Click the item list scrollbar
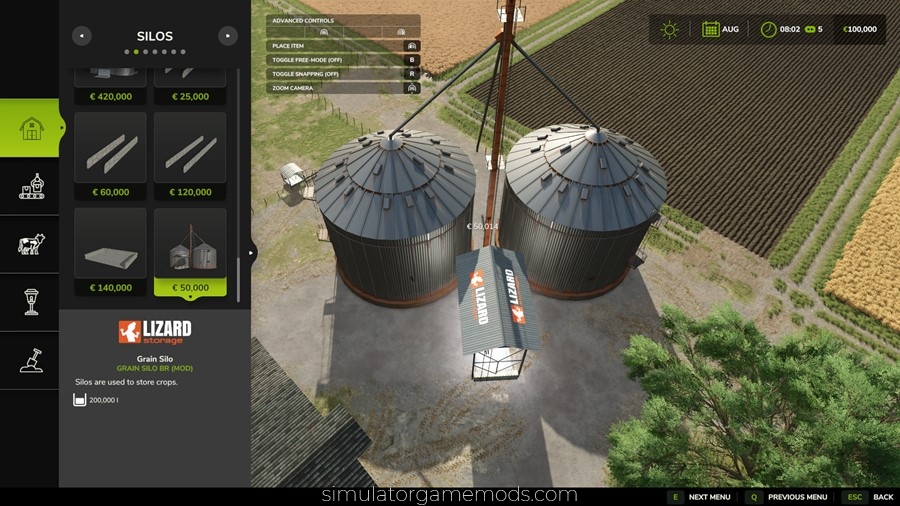 (238, 180)
